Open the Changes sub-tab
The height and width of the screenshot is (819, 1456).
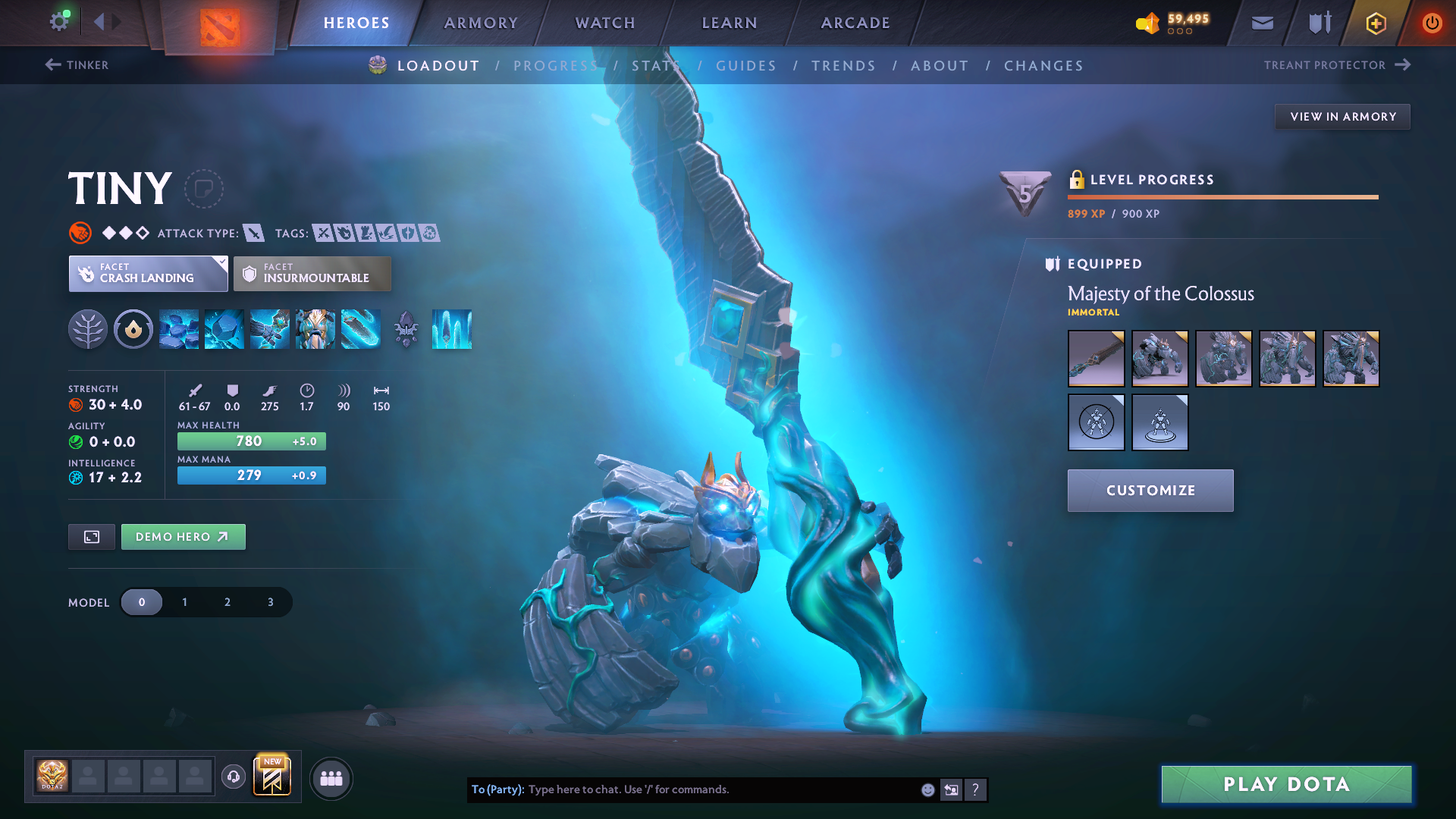click(1043, 66)
